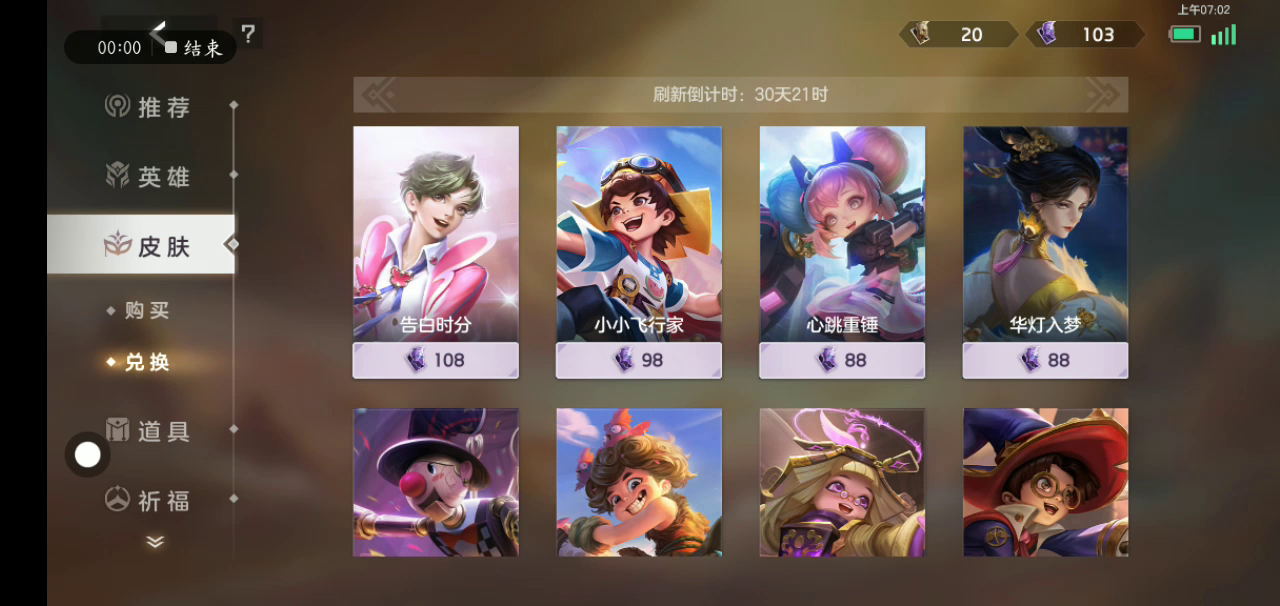1280x606 pixels.
Task: Choose the 小小飞行家 skin card
Action: pyautogui.click(x=638, y=234)
